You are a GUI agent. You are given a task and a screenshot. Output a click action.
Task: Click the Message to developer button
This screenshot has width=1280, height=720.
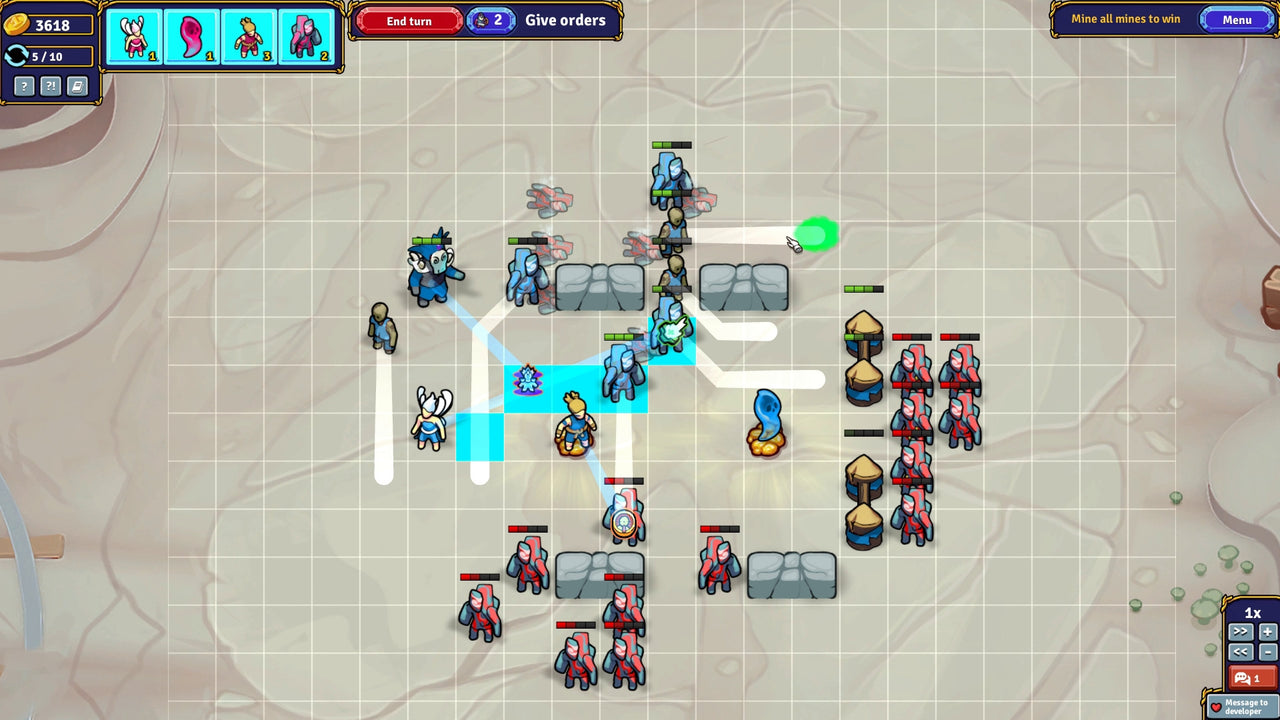tap(1240, 706)
